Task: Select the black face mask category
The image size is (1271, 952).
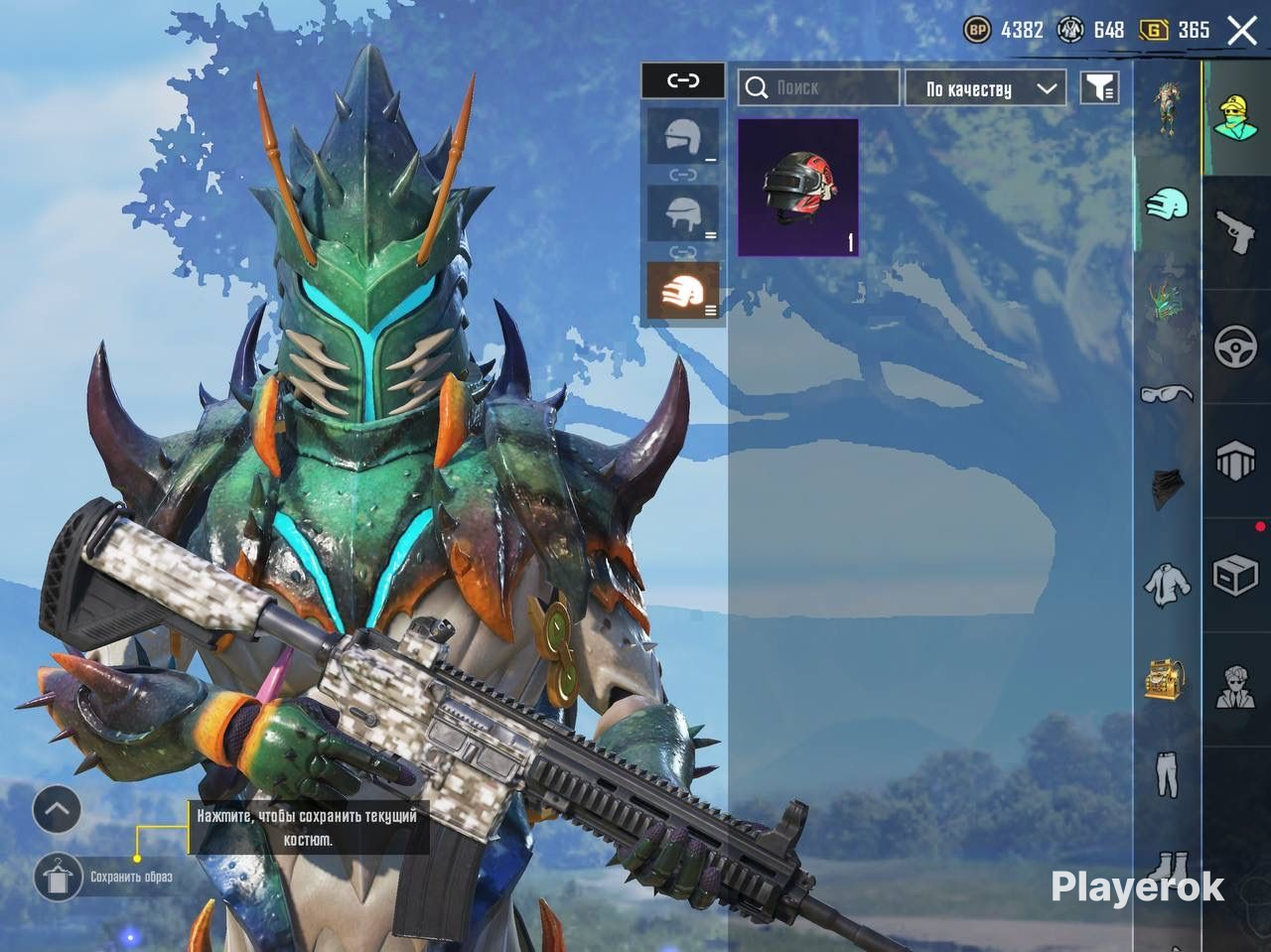Action: (x=1167, y=488)
